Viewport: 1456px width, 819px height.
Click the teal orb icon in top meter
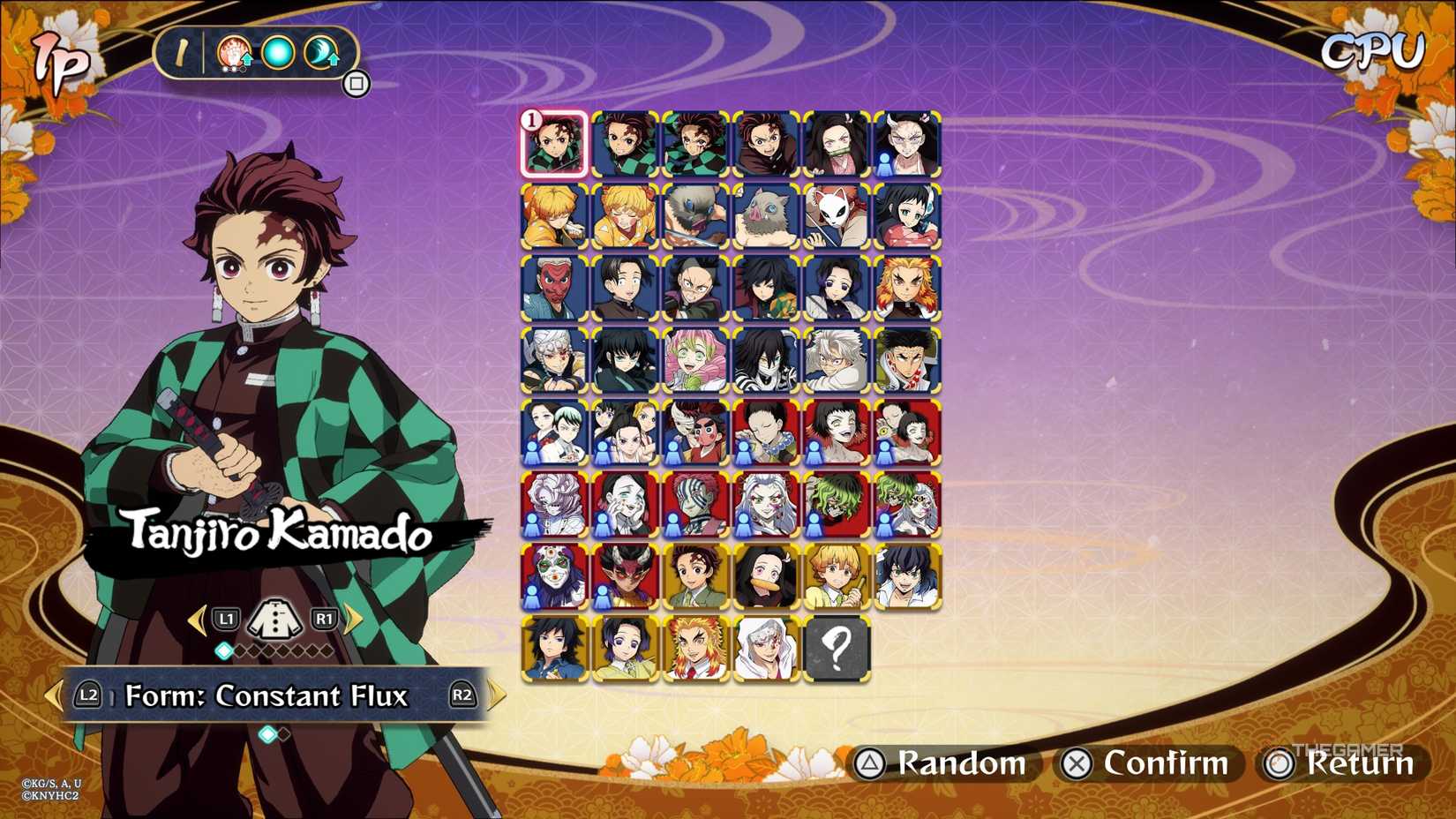pos(277,53)
